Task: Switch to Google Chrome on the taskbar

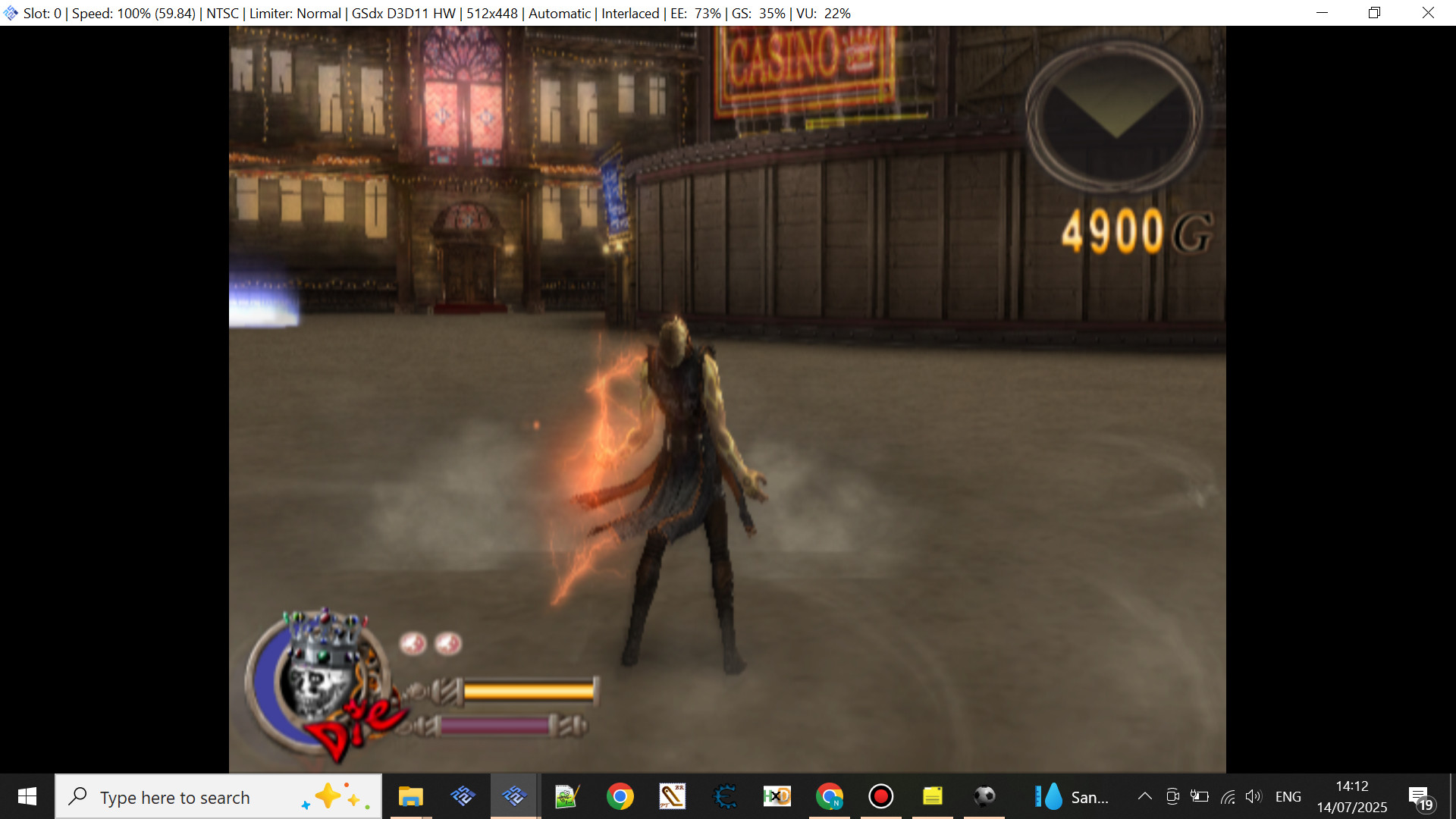Action: coord(620,796)
